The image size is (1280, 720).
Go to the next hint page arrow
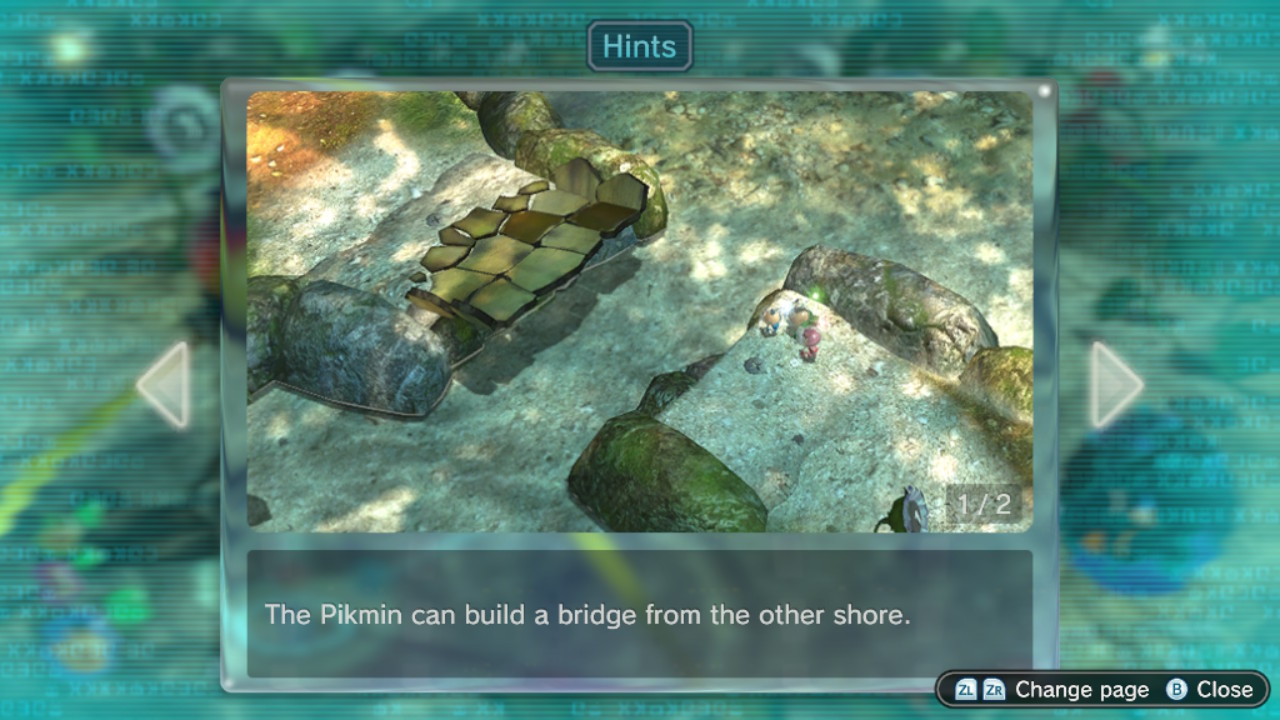[1115, 385]
